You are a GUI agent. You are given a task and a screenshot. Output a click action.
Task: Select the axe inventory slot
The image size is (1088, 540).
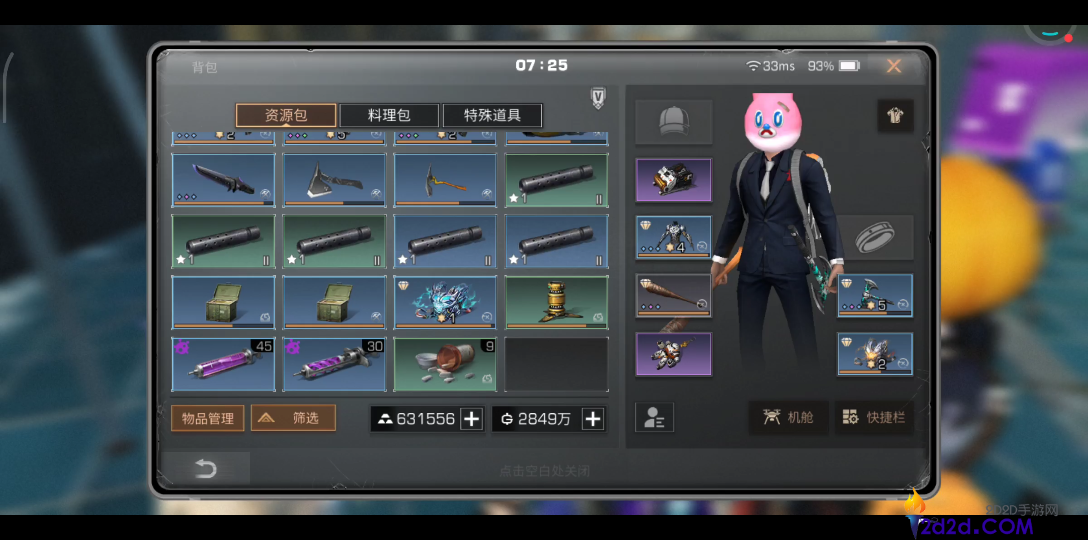334,179
